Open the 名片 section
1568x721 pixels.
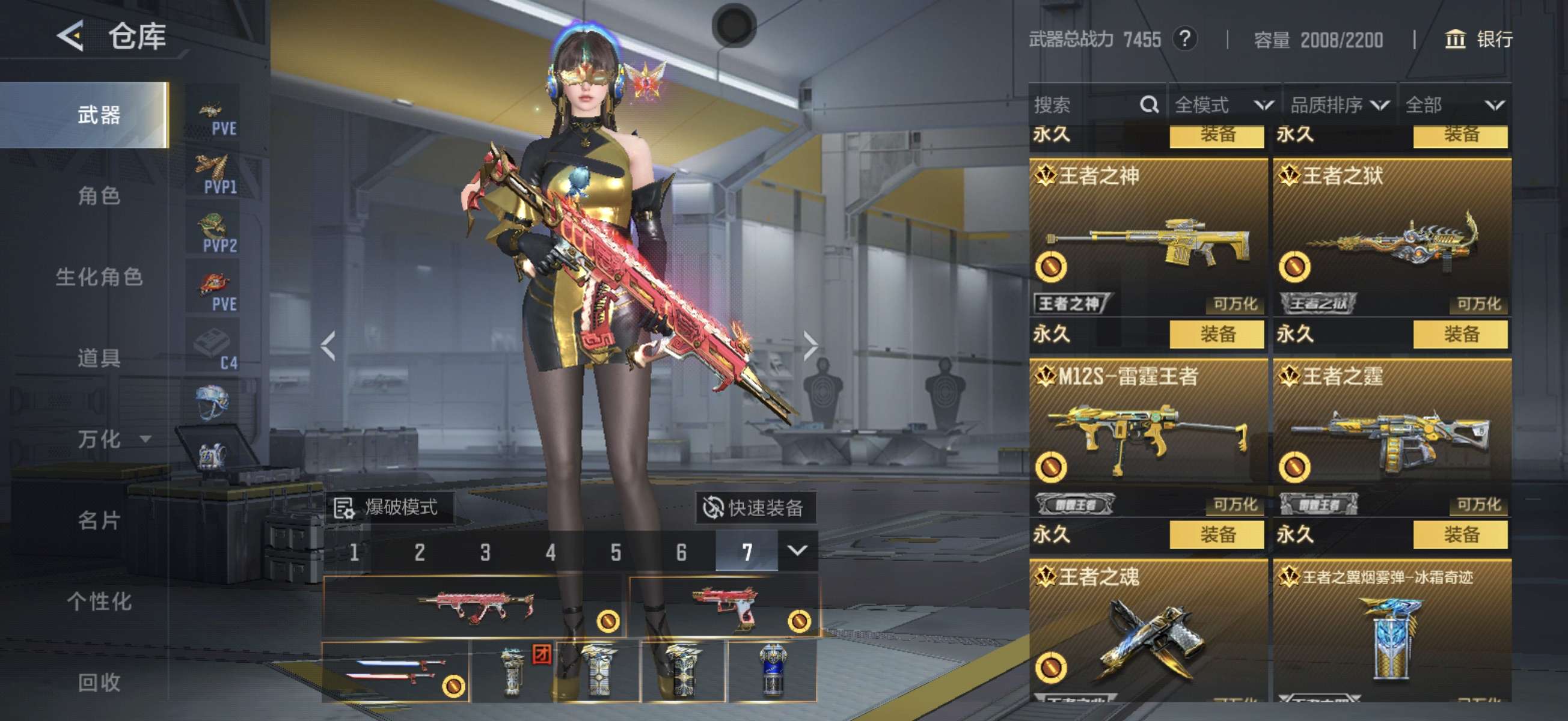(99, 520)
